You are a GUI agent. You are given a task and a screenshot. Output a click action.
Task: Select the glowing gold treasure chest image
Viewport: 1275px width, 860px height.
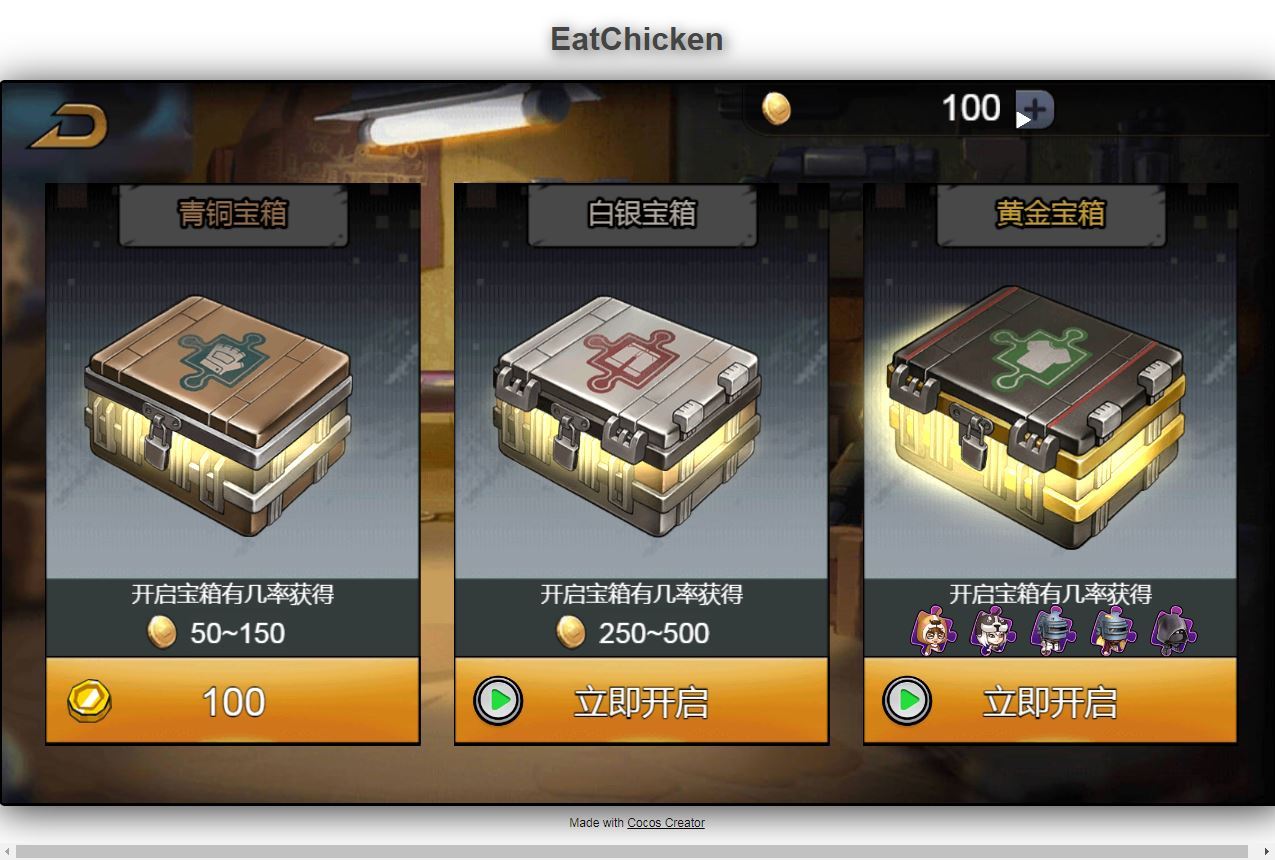[x=1036, y=416]
